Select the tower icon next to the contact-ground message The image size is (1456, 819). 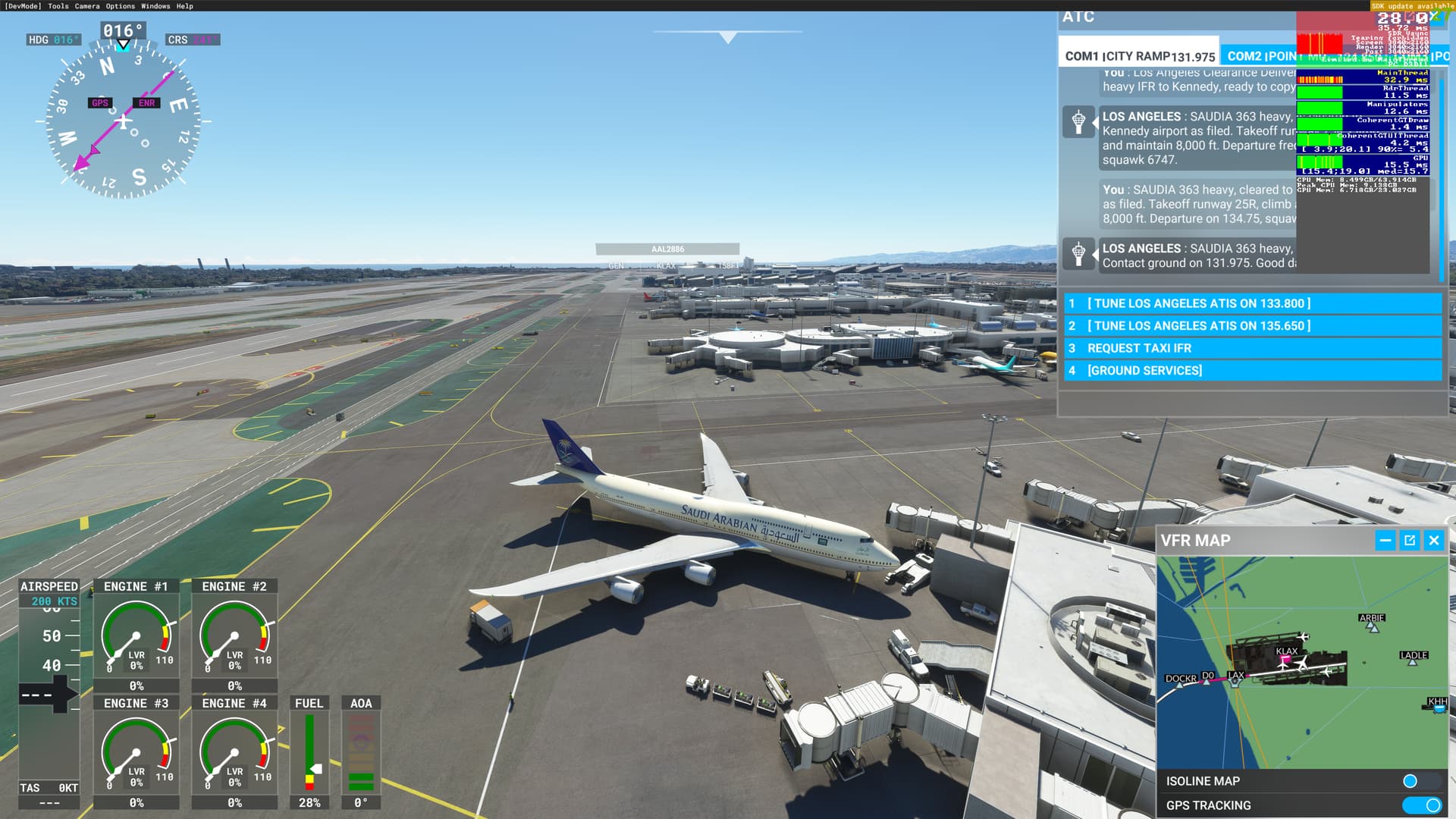pos(1080,255)
